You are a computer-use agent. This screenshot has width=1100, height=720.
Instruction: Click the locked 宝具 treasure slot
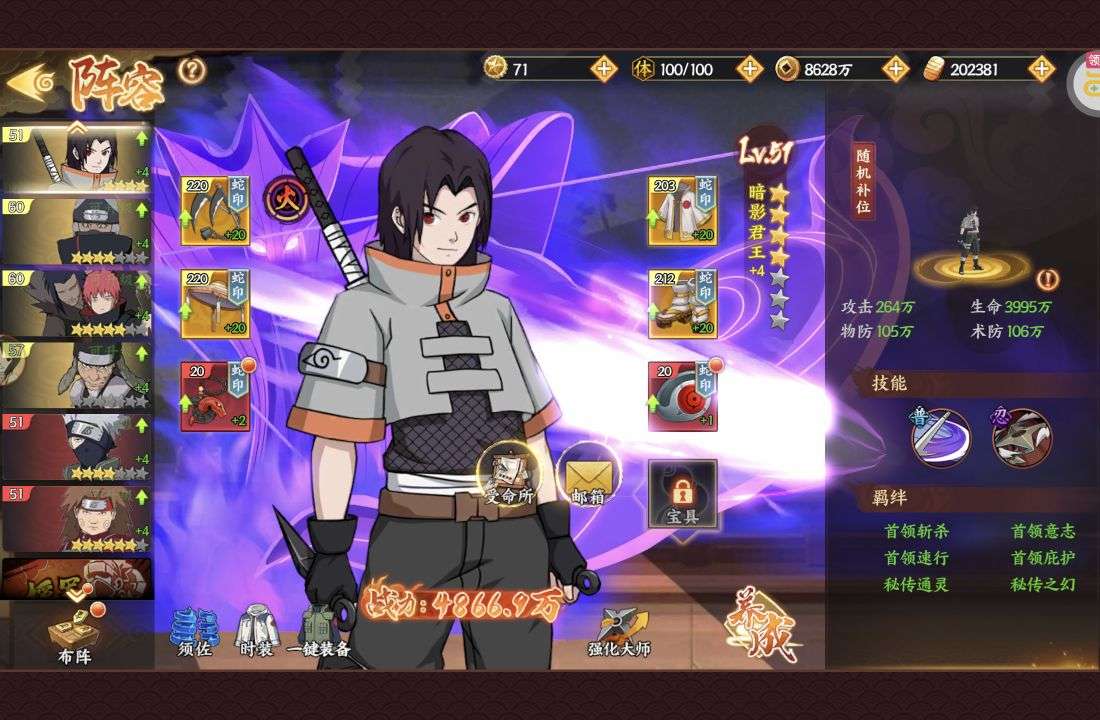pyautogui.click(x=682, y=494)
